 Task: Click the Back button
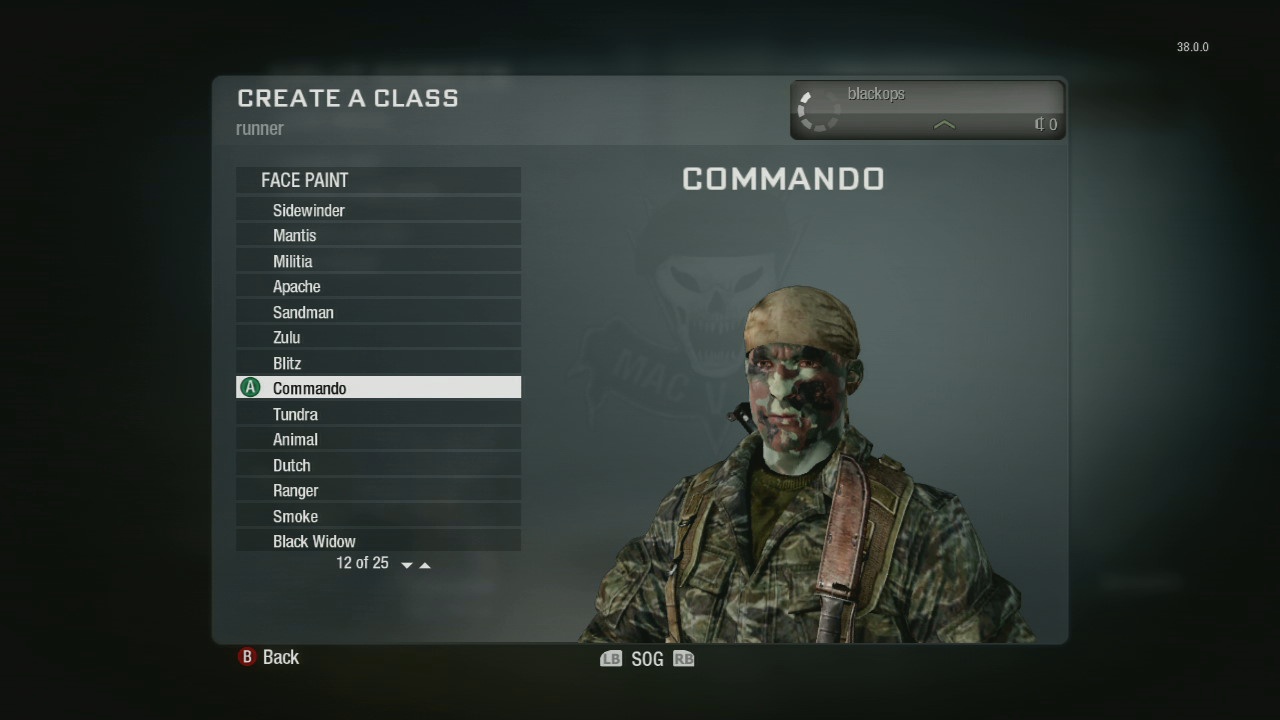tap(281, 657)
